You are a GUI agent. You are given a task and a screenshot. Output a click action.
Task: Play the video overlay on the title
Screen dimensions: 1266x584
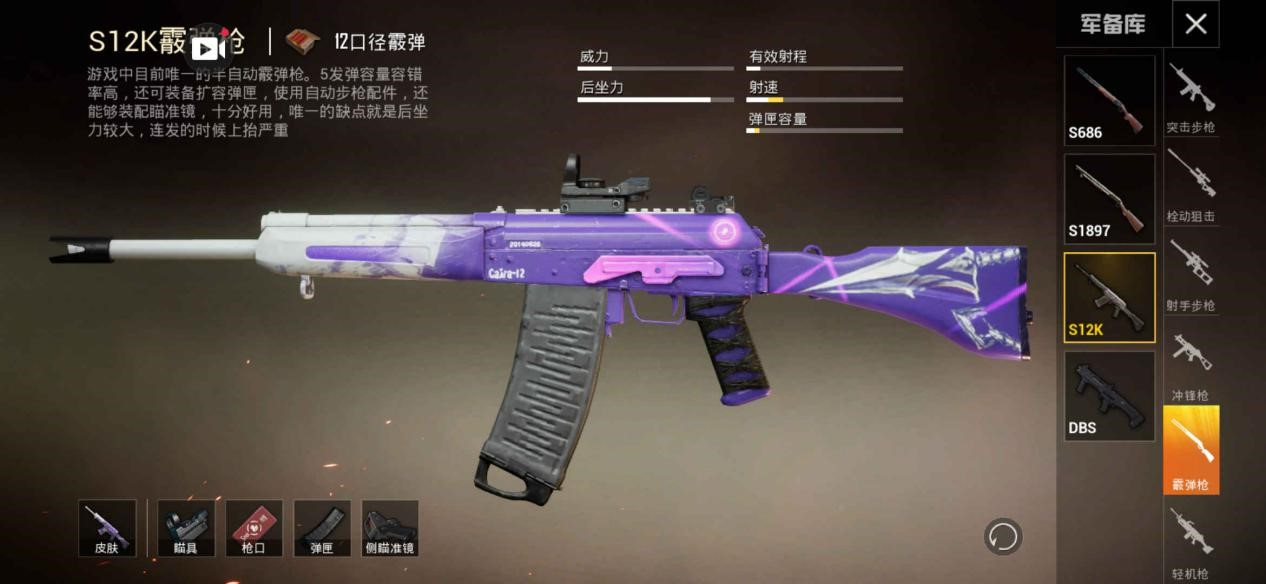207,47
